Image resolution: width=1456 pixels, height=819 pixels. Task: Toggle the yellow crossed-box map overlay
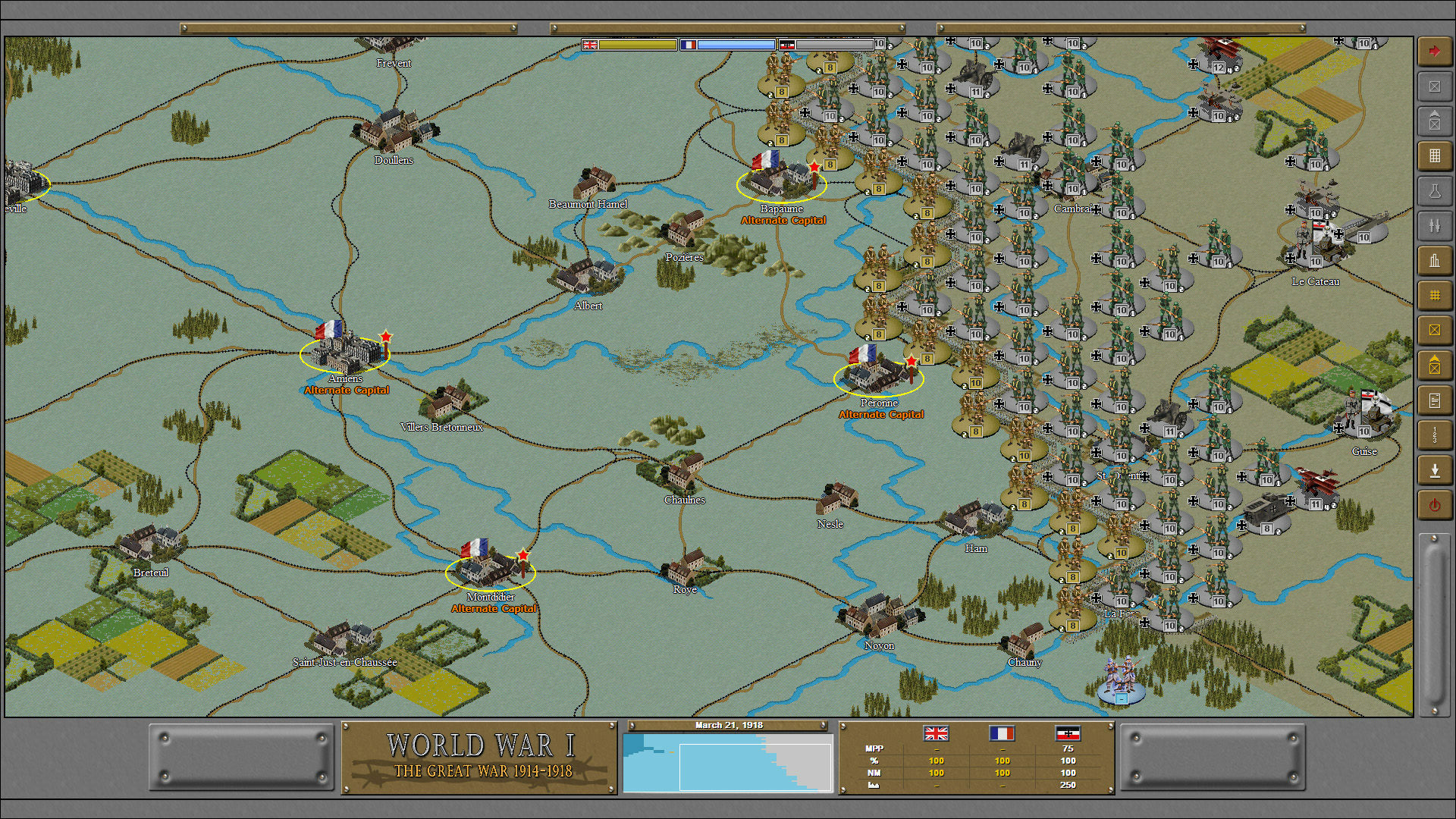coord(1434,329)
